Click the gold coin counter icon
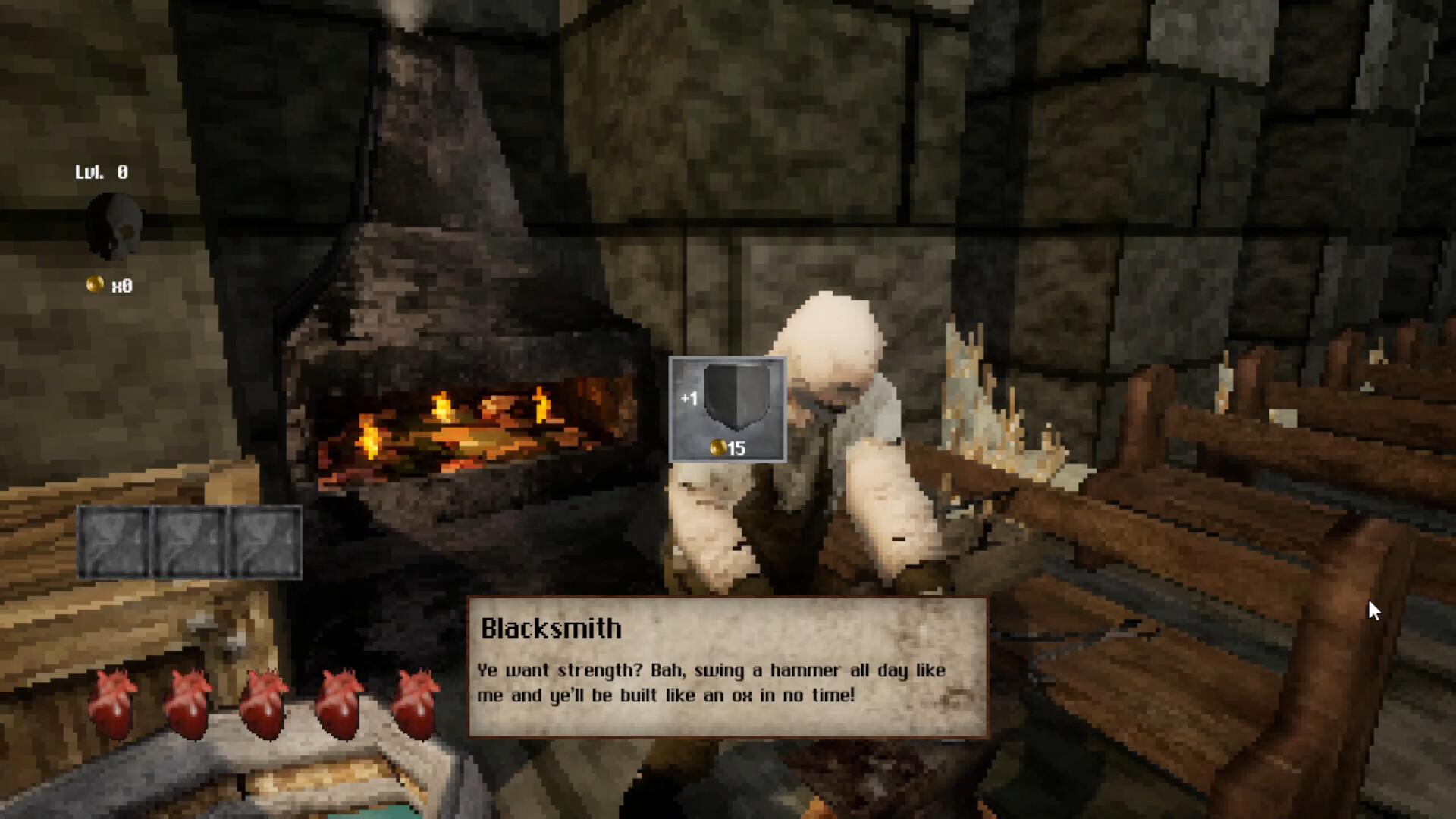1456x819 pixels. [x=94, y=284]
